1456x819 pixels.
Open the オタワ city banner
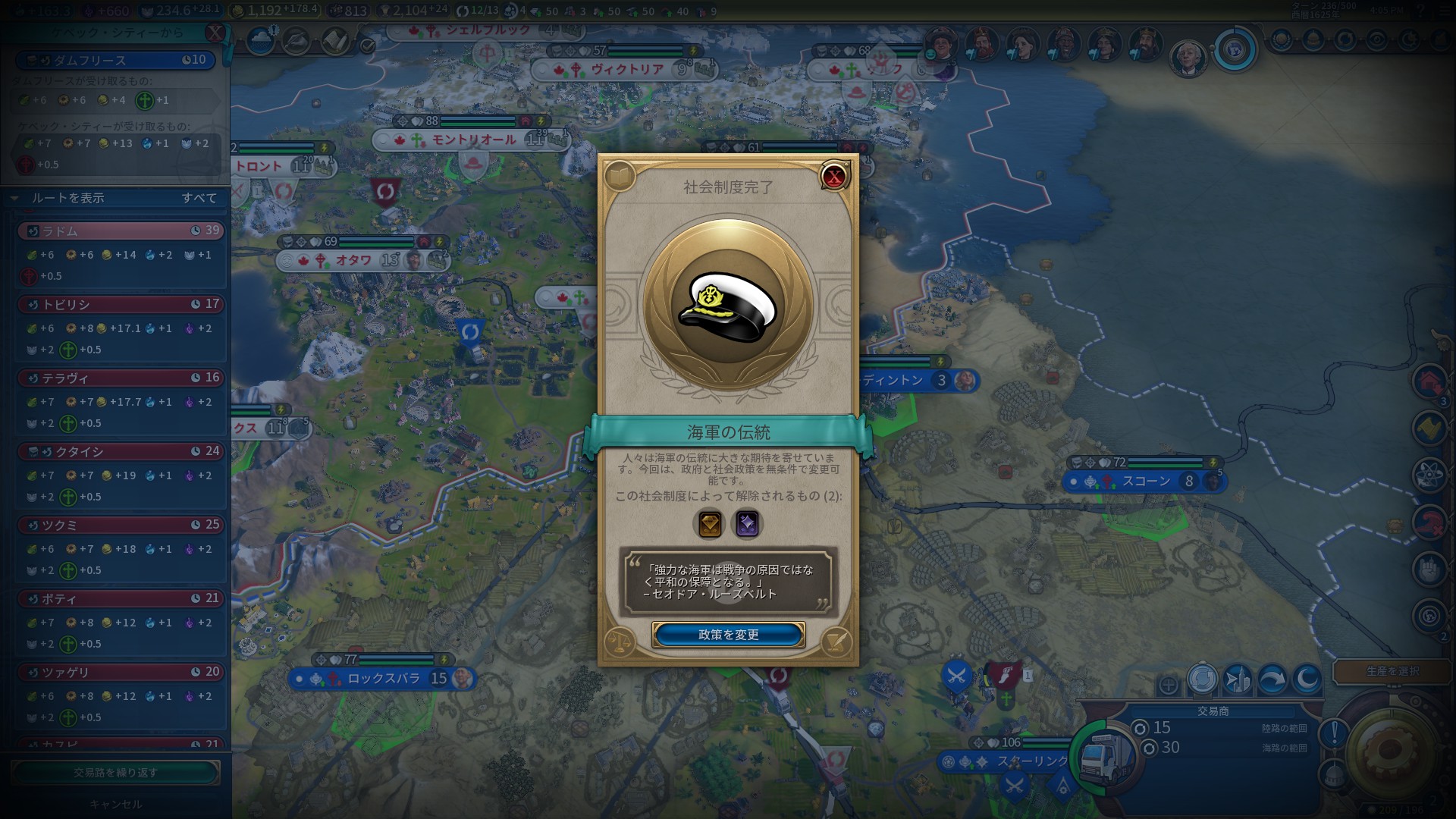point(353,261)
